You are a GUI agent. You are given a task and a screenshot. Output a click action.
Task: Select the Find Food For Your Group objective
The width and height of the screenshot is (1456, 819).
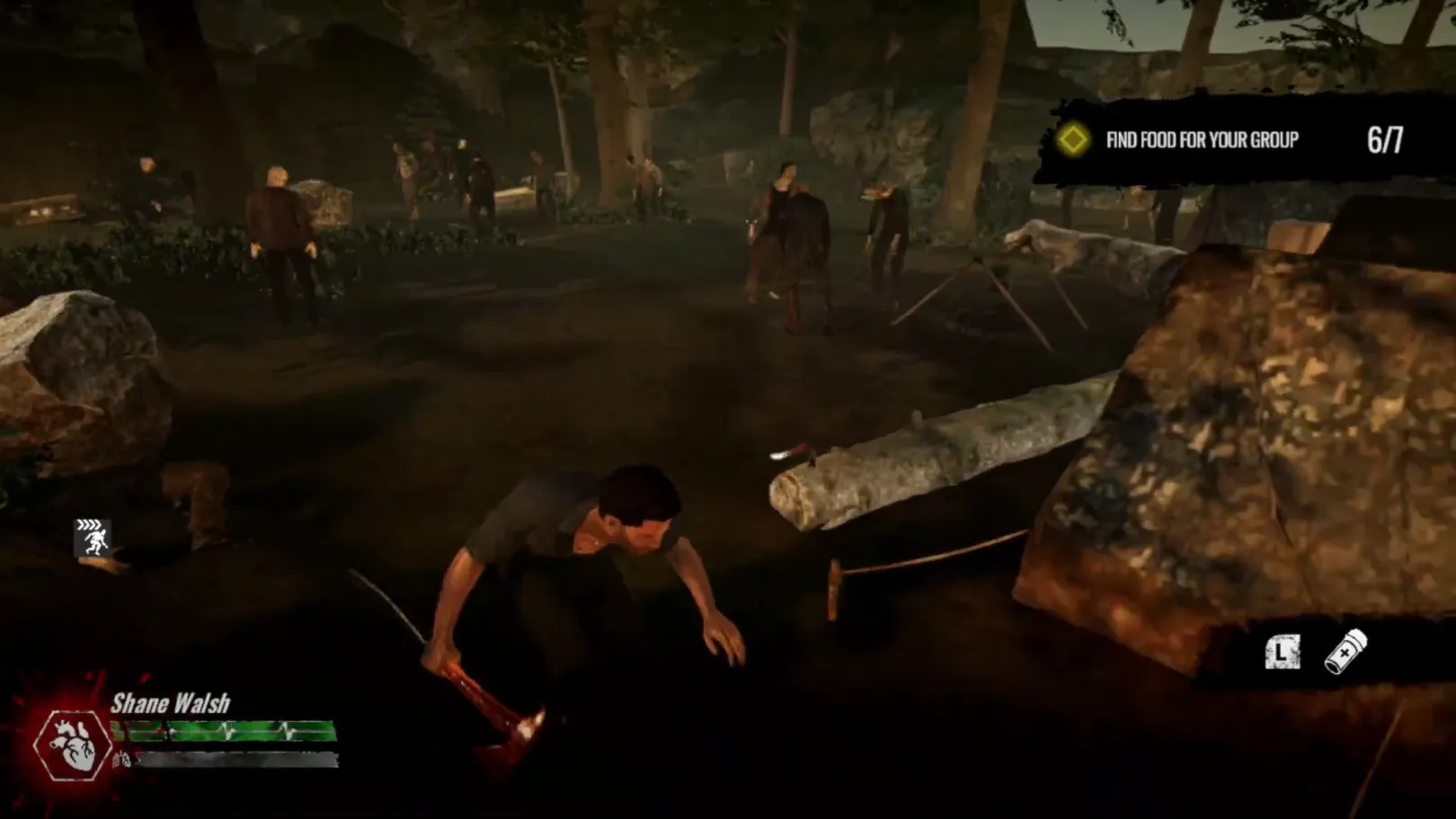point(1202,140)
